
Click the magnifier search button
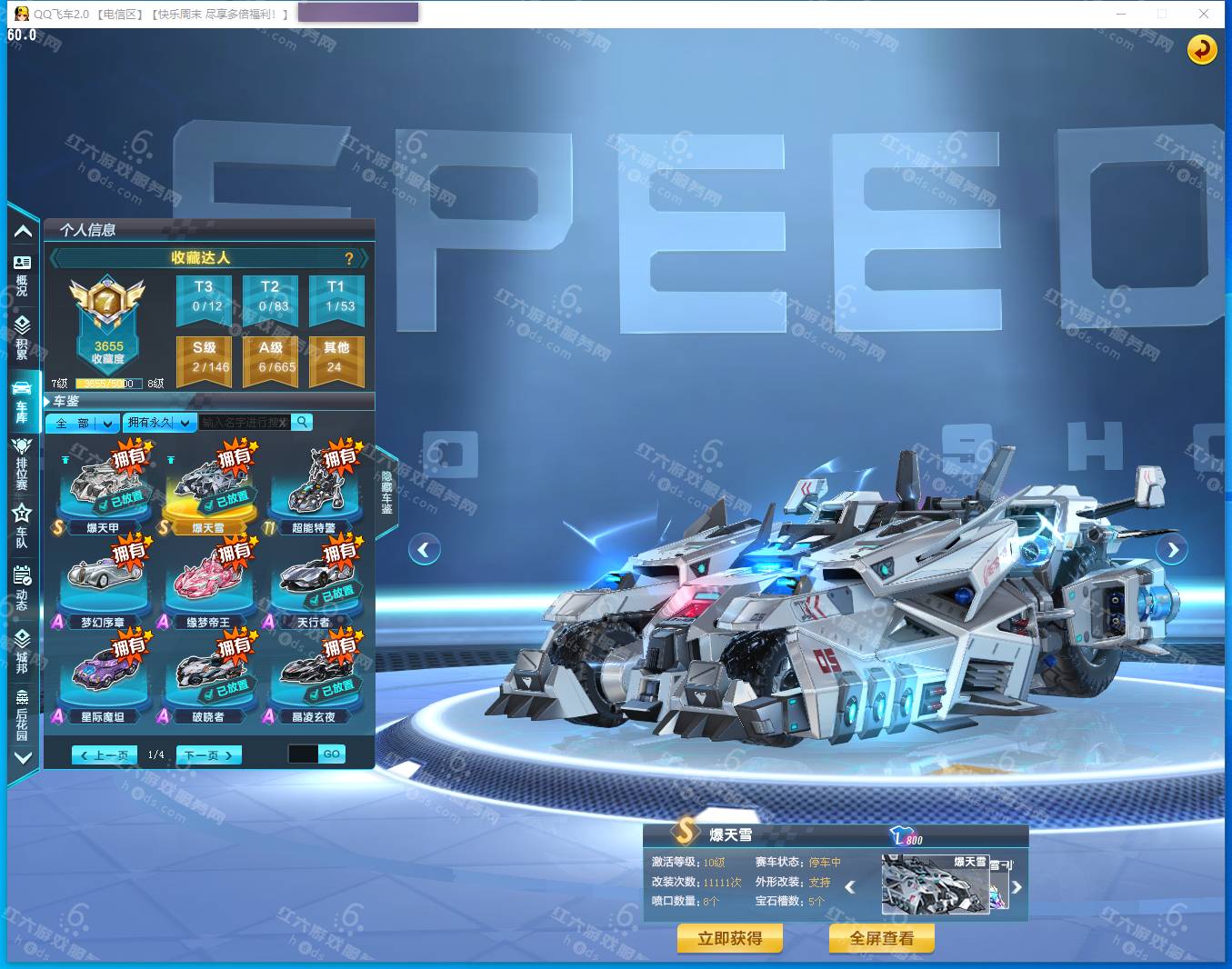click(x=302, y=422)
